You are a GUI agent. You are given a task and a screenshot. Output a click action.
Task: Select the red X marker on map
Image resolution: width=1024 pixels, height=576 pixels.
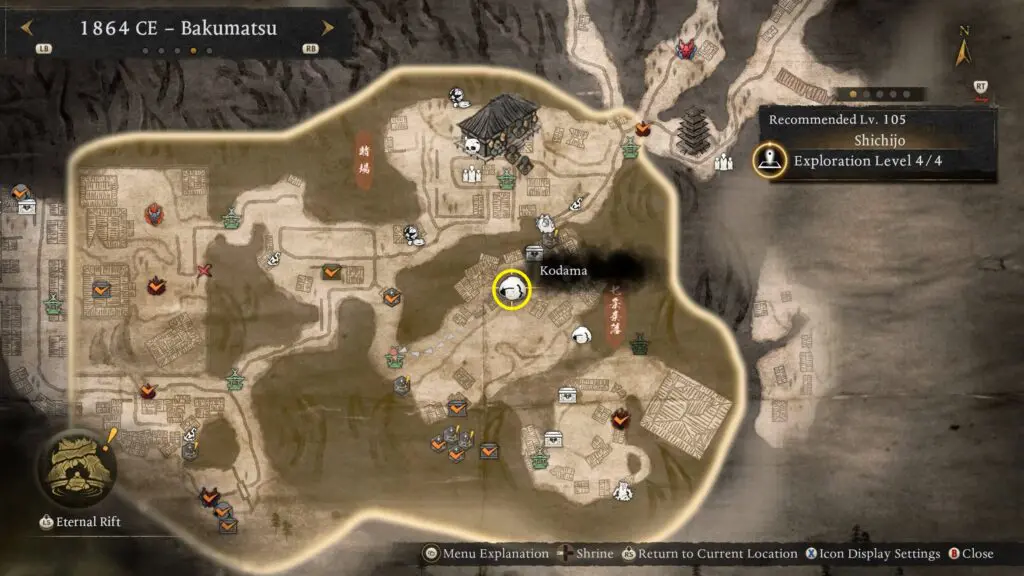[x=205, y=270]
